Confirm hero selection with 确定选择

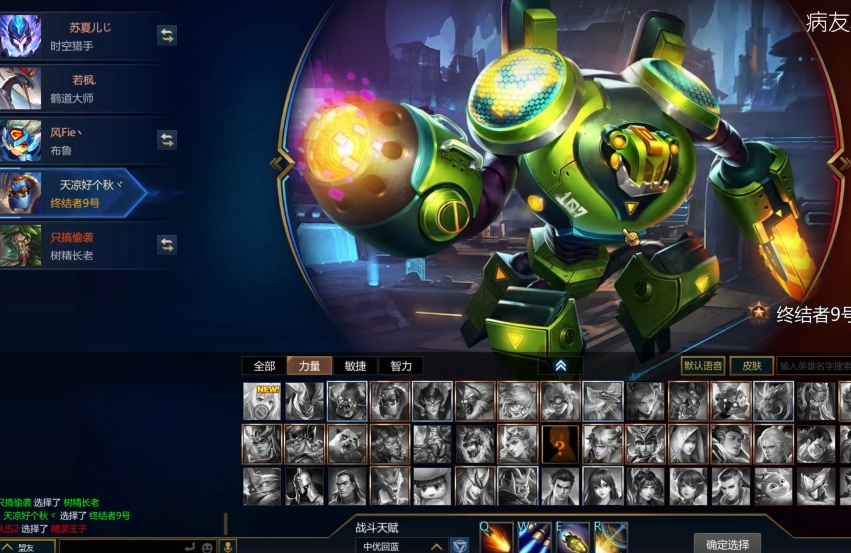click(x=727, y=544)
